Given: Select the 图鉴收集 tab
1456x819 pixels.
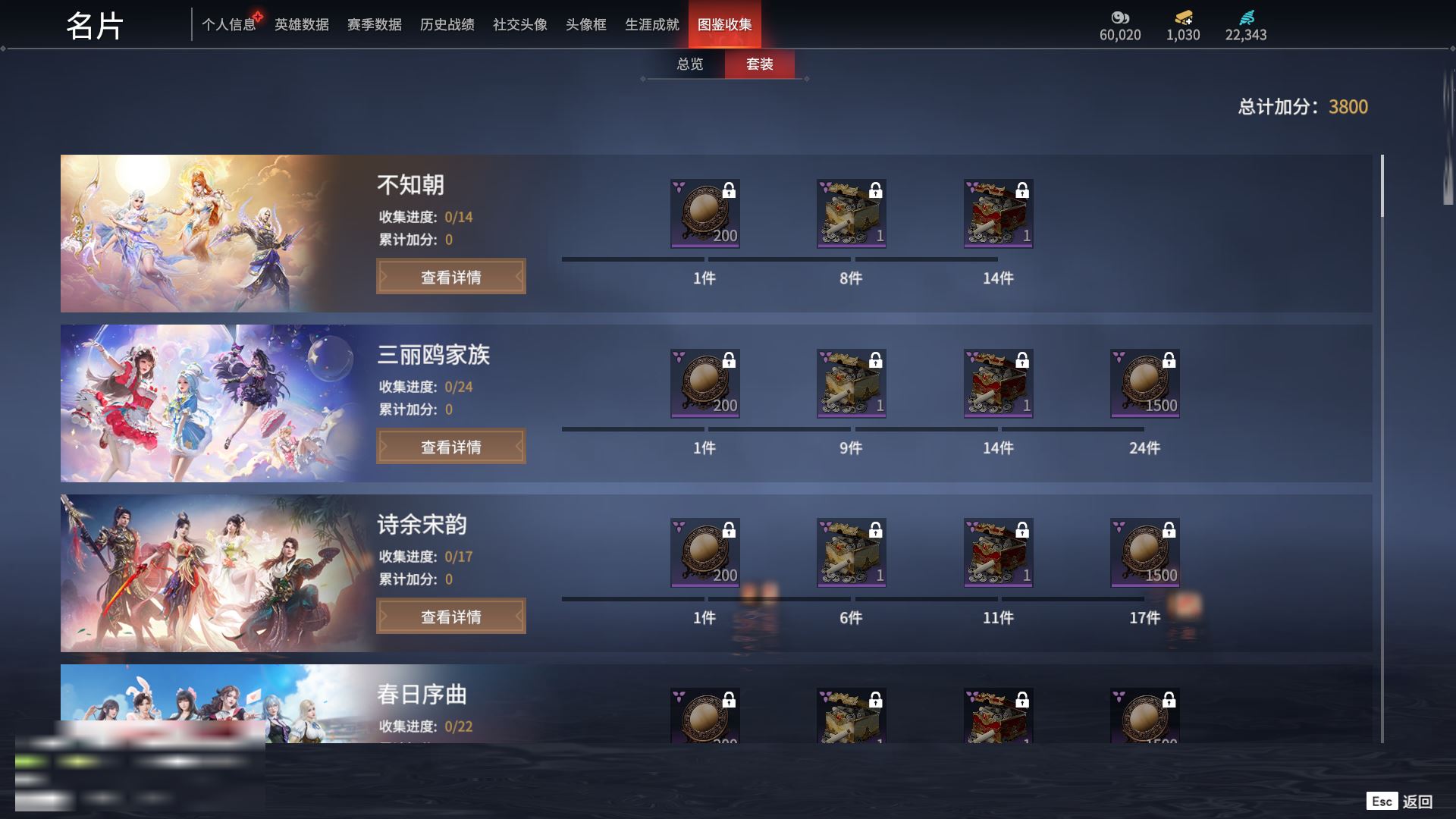Looking at the screenshot, I should (724, 25).
